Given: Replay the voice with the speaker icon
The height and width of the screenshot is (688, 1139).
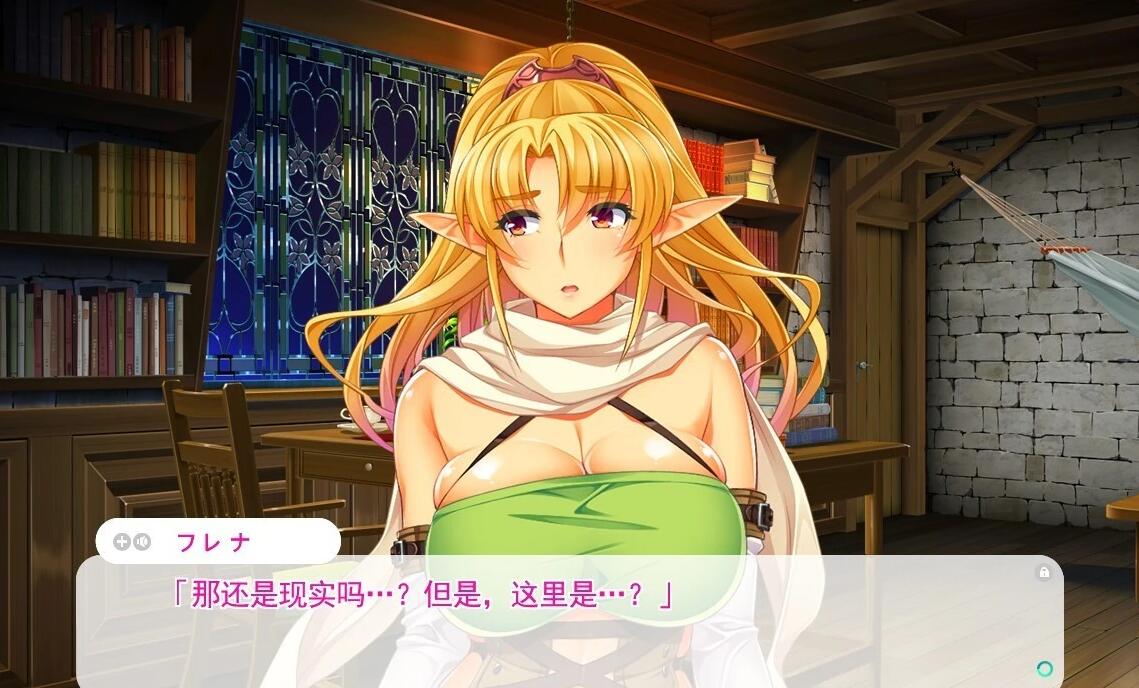Looking at the screenshot, I should click(142, 542).
